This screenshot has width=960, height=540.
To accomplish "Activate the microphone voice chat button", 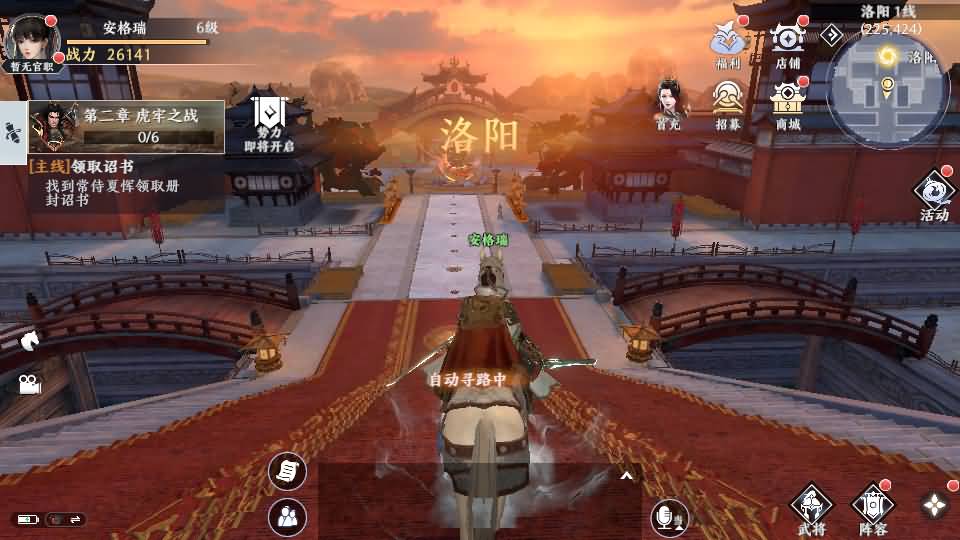I will pyautogui.click(x=669, y=516).
